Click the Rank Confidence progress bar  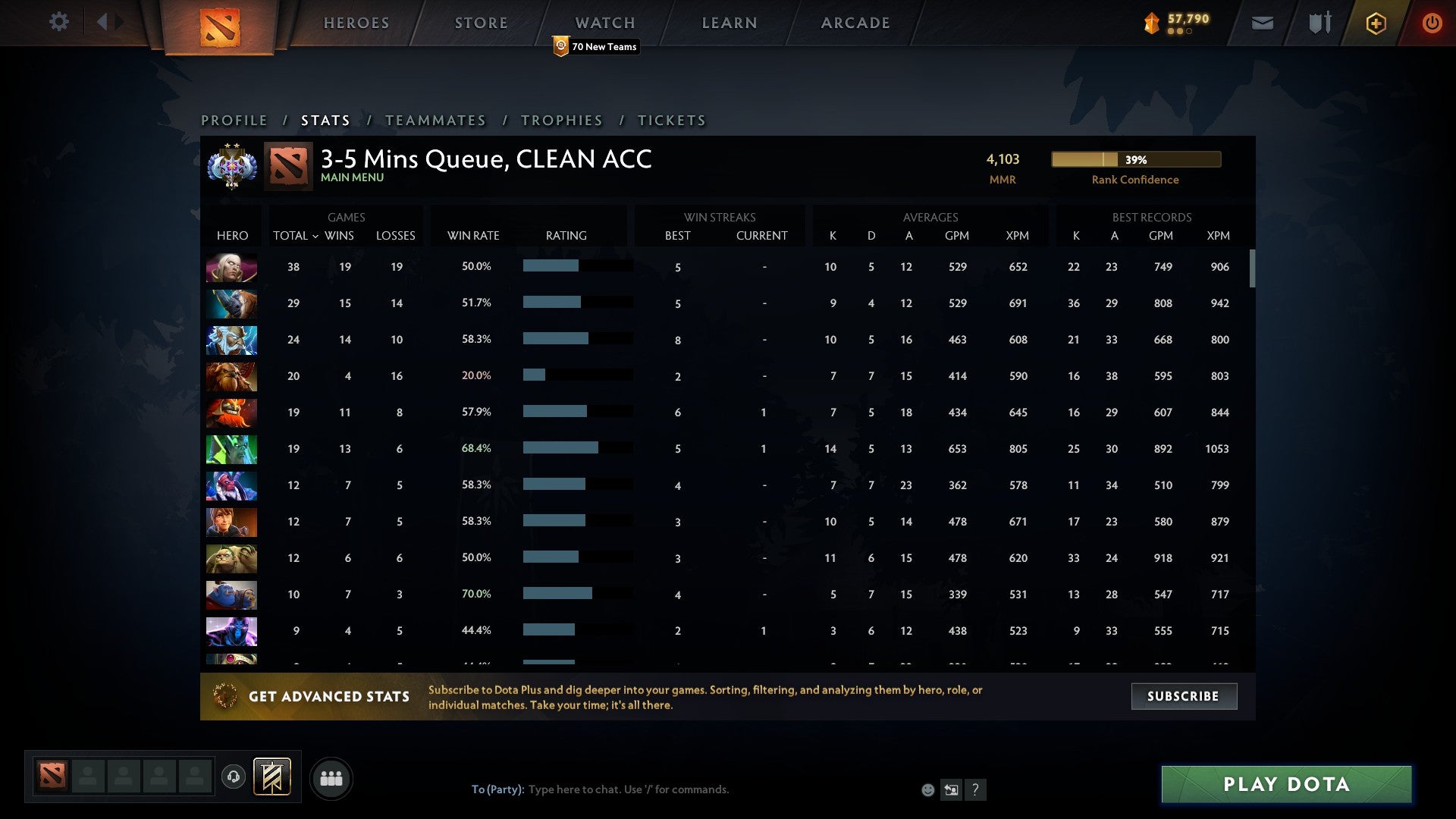(1135, 159)
